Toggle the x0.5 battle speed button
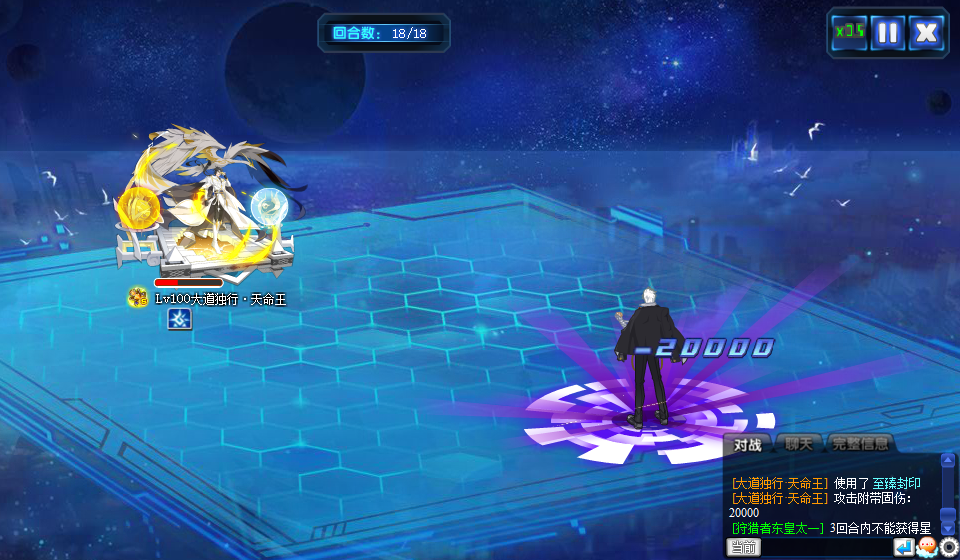Image resolution: width=960 pixels, height=560 pixels. click(850, 32)
